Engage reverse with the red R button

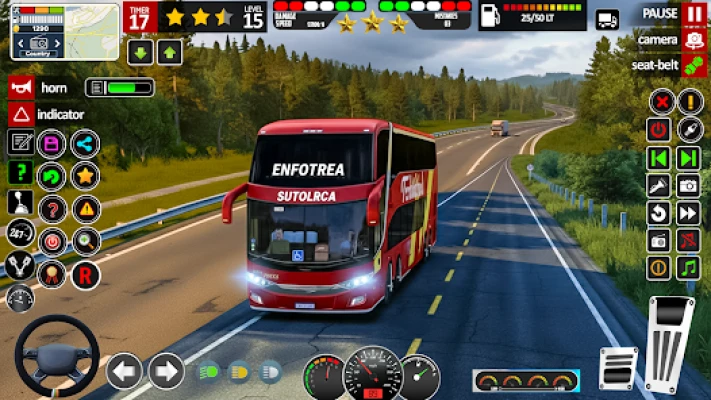click(85, 274)
